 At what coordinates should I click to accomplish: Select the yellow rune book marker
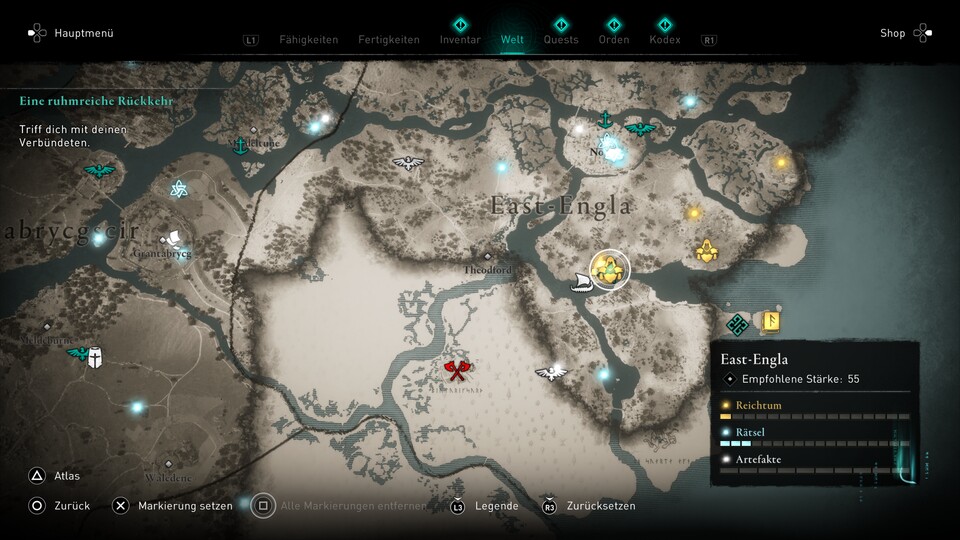771,321
